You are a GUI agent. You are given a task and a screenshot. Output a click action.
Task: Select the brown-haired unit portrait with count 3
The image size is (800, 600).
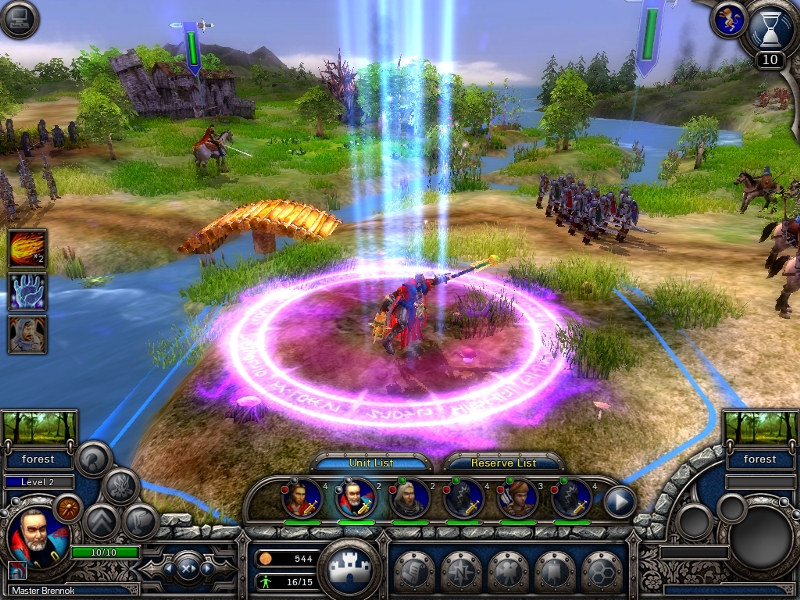tap(518, 499)
